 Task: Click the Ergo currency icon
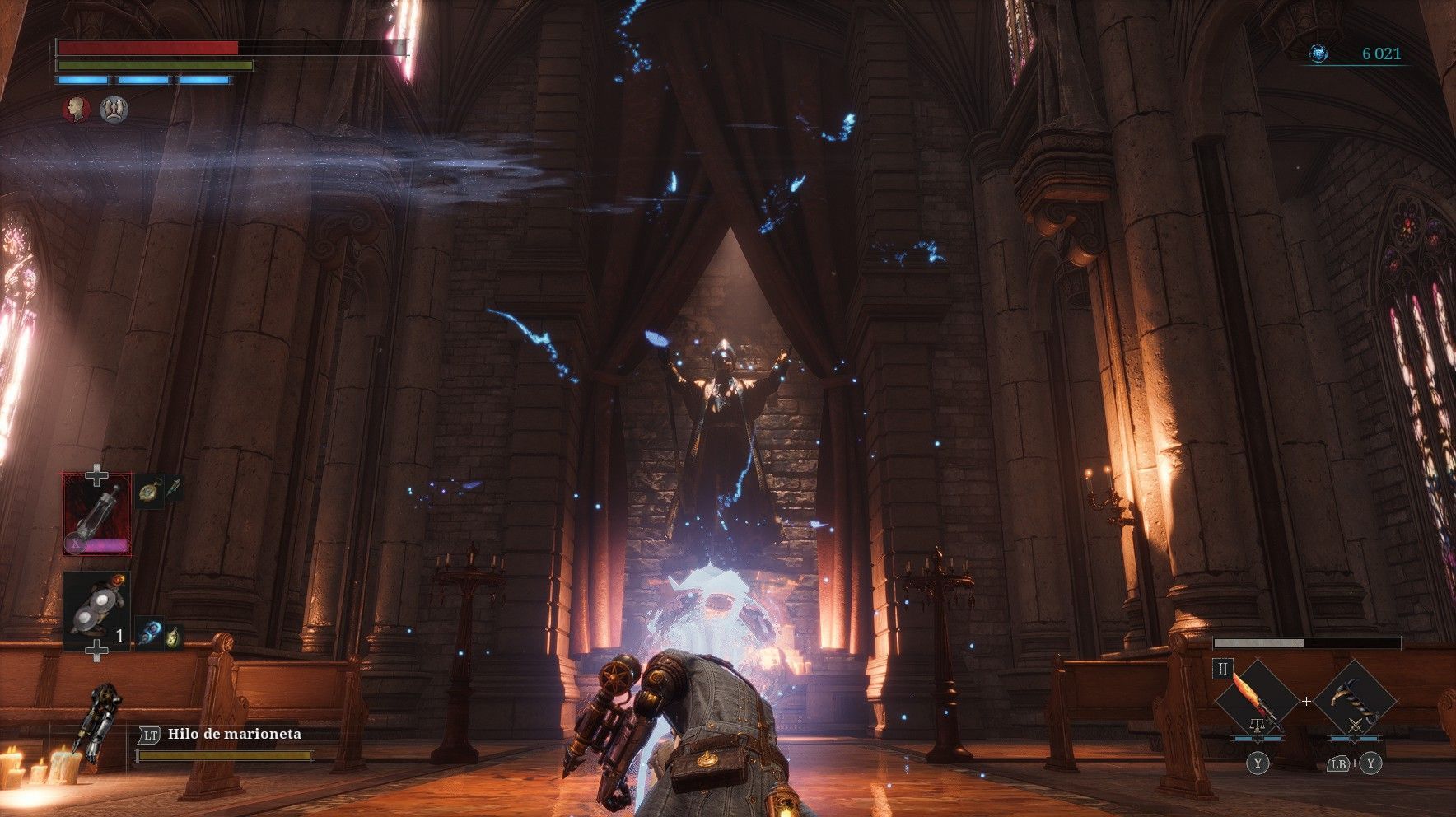point(1318,54)
